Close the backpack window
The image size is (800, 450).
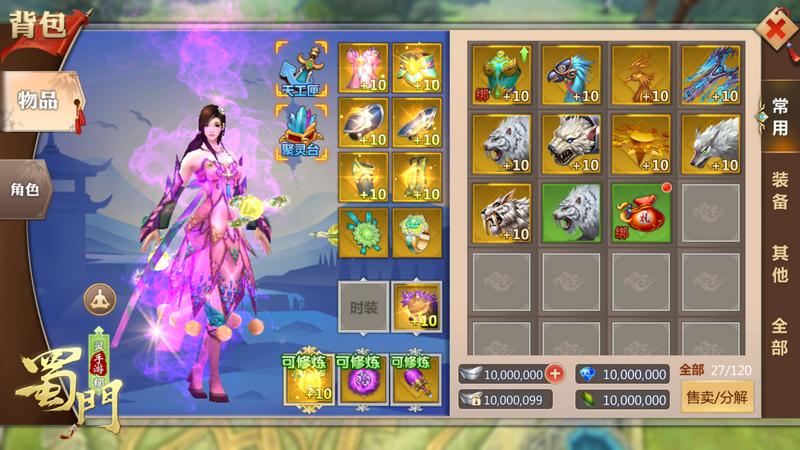775,28
